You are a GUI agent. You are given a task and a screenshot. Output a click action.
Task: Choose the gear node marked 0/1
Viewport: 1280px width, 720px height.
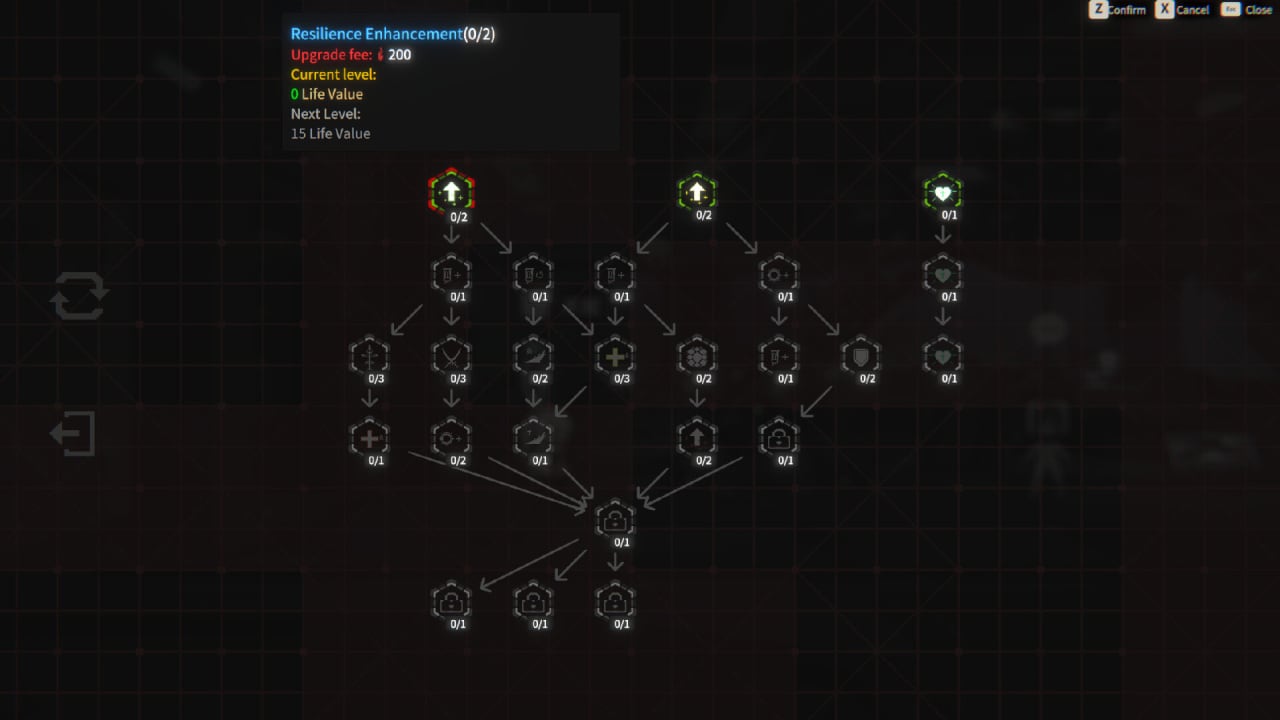(x=779, y=273)
